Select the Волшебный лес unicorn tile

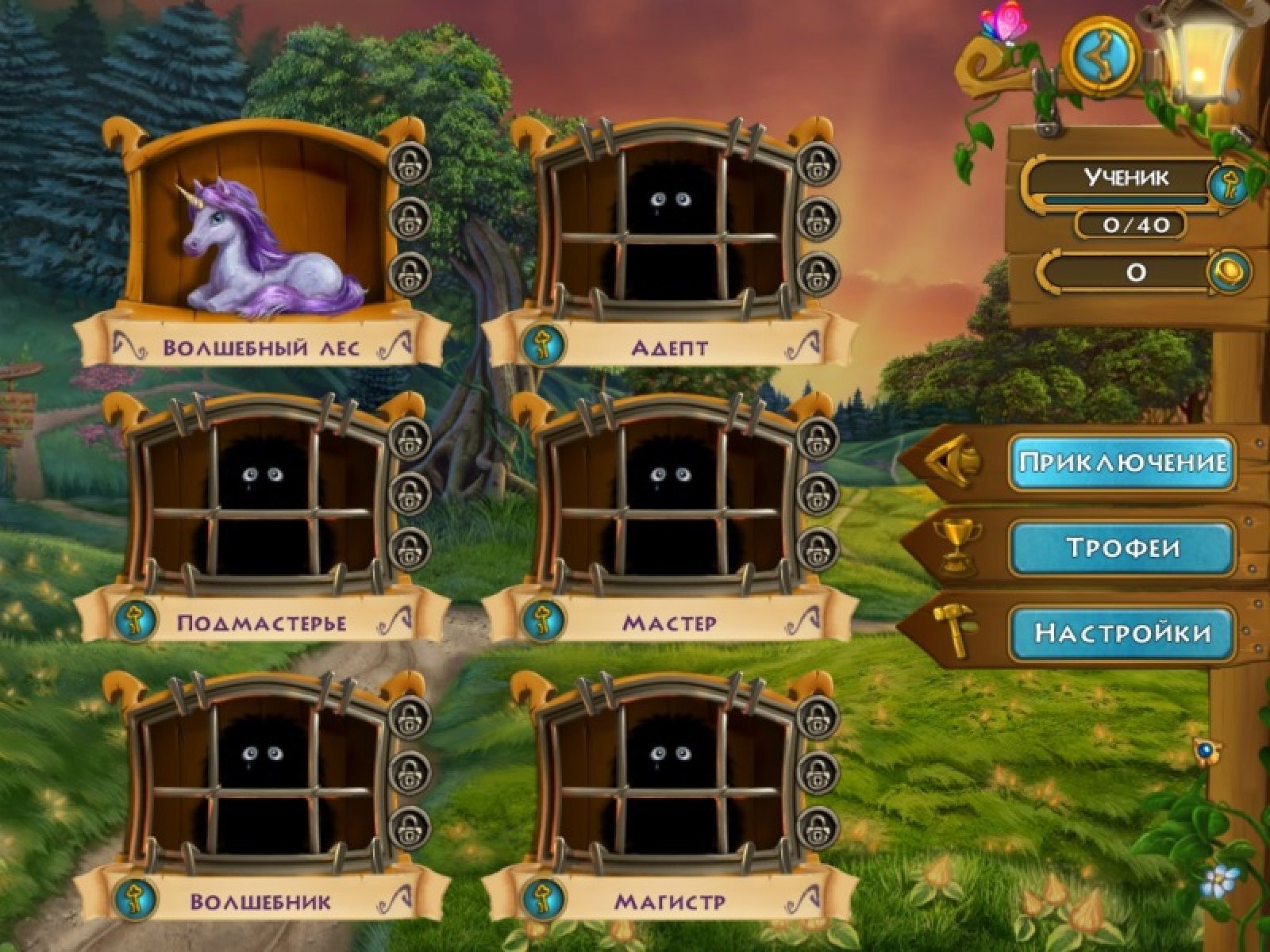tap(262, 230)
